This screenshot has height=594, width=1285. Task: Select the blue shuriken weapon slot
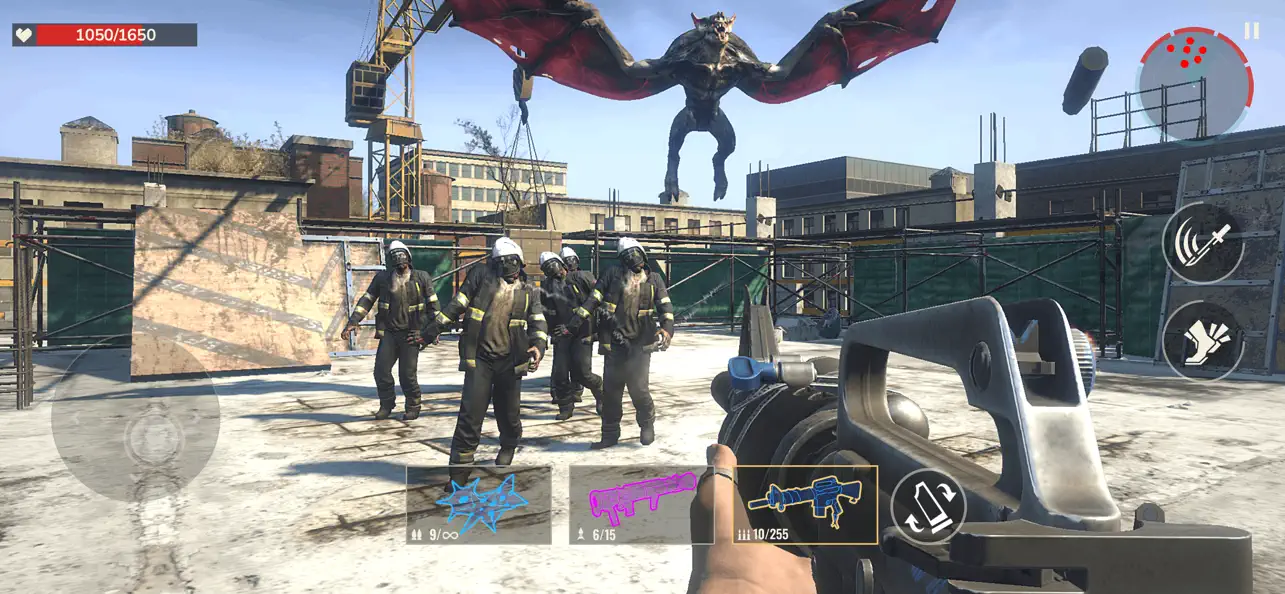479,504
